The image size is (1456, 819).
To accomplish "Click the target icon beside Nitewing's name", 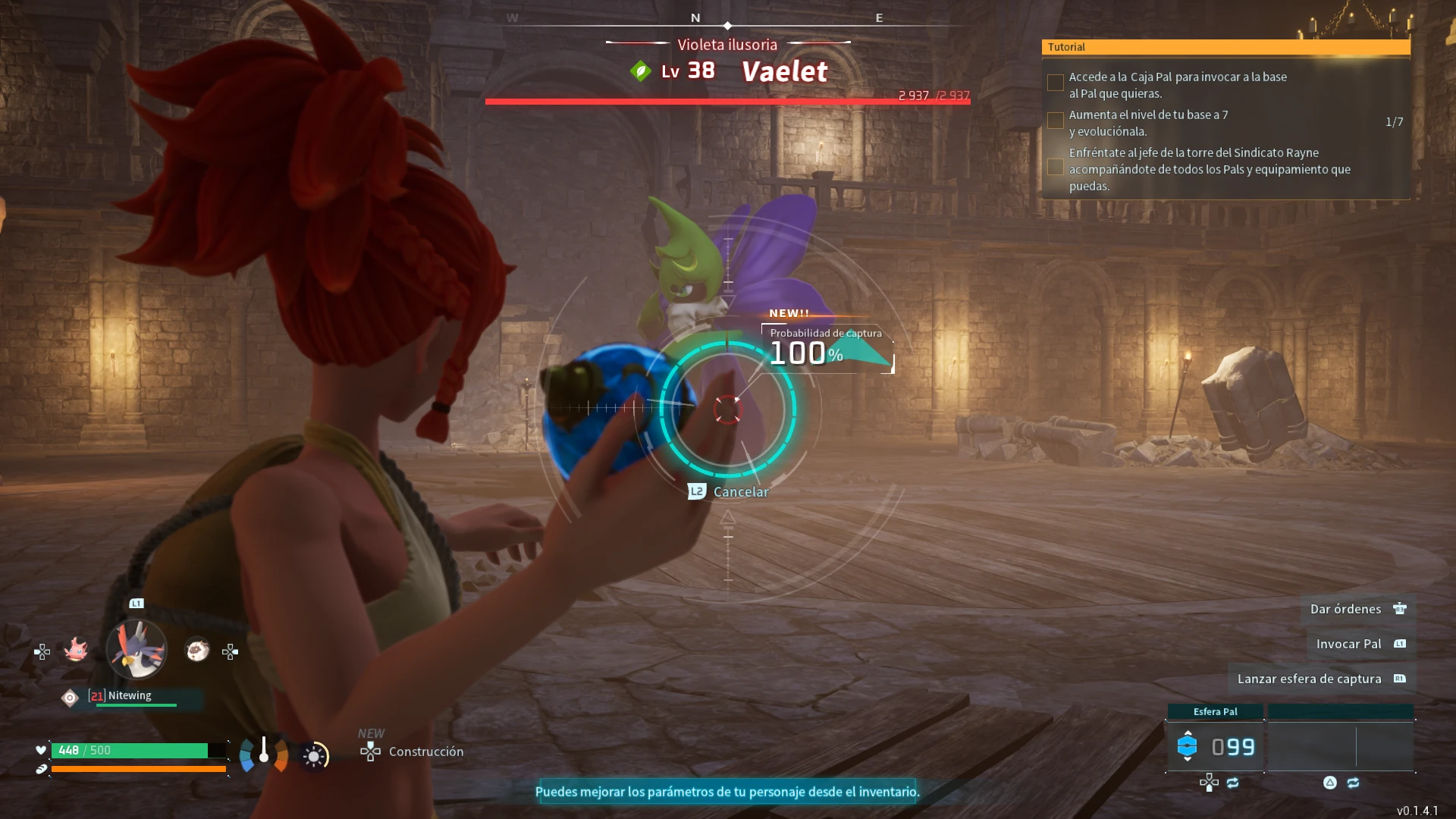I will 69,695.
